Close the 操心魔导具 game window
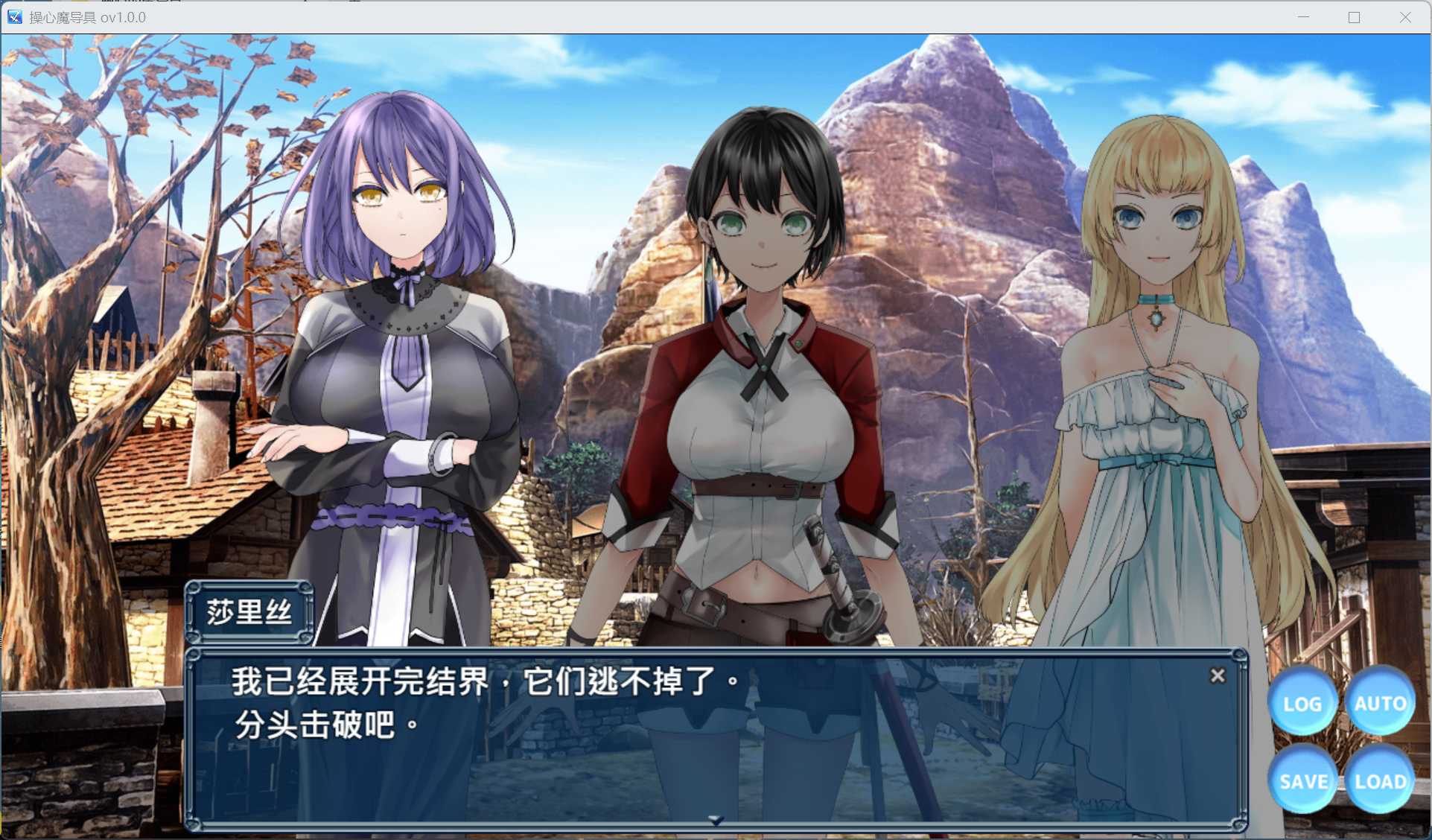Image resolution: width=1432 pixels, height=840 pixels. 1406,16
